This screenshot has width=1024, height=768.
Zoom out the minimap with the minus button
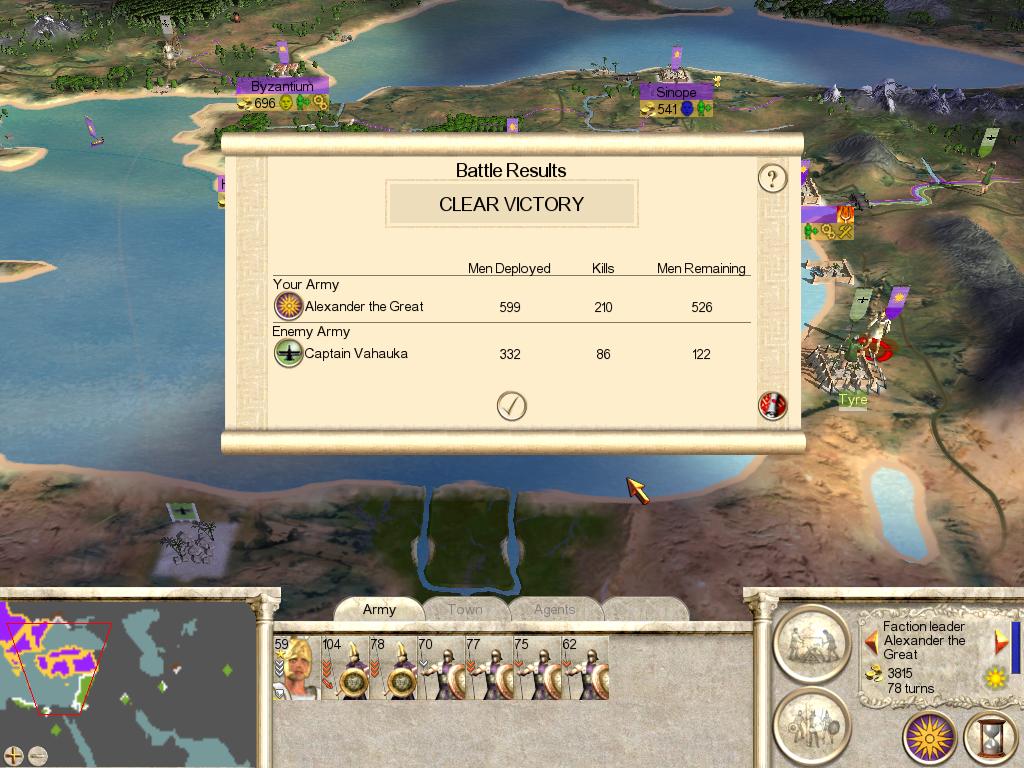tap(37, 755)
